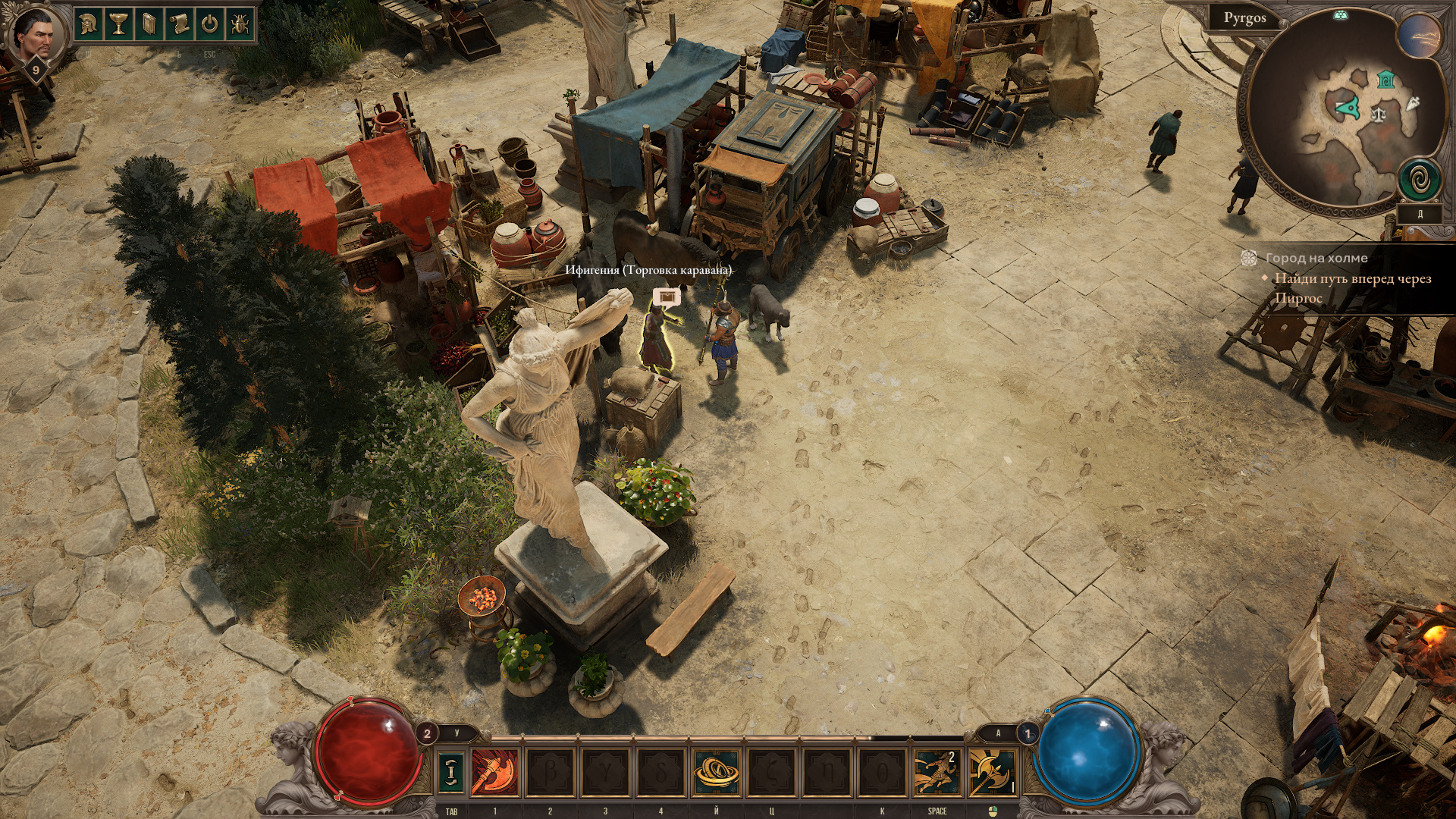Use the golden rings ability
This screenshot has width=1456, height=819.
(x=716, y=772)
